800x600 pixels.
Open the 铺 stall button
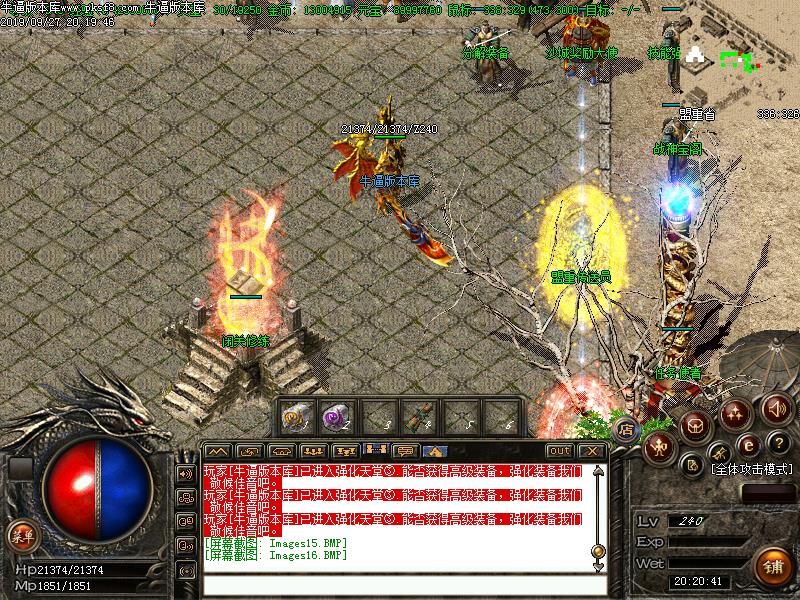click(x=771, y=566)
